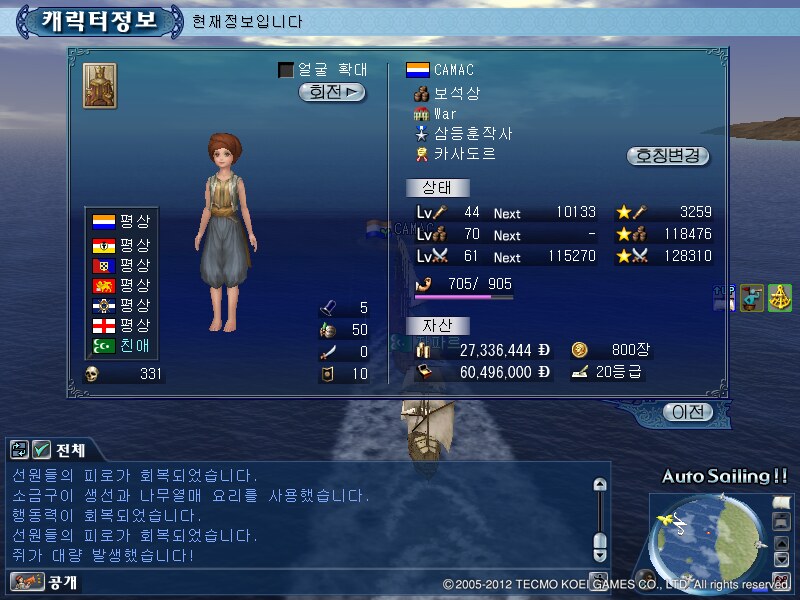Rotate the character with the 회전 button
Viewport: 800px width, 600px height.
tap(332, 92)
